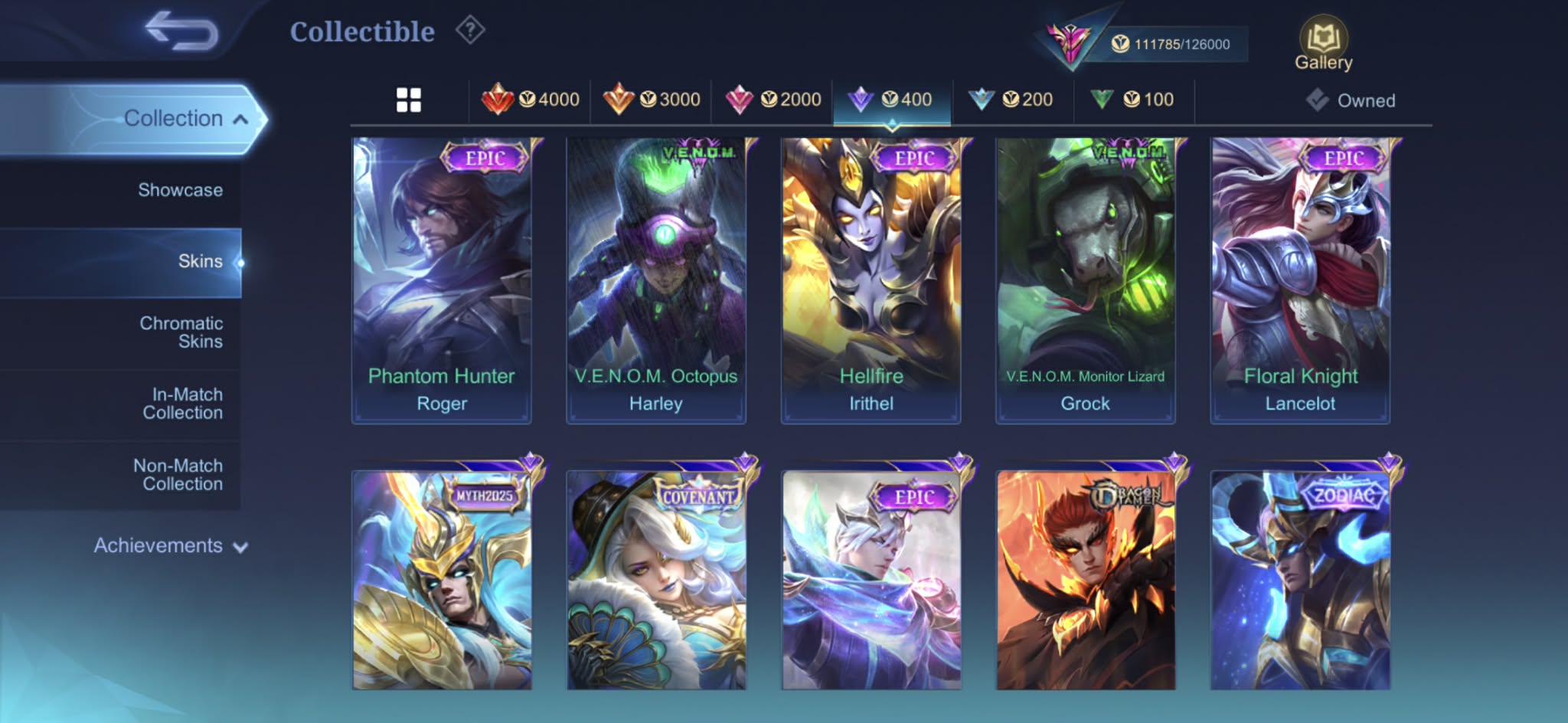Switch to the 4000 points tier tab

531,100
